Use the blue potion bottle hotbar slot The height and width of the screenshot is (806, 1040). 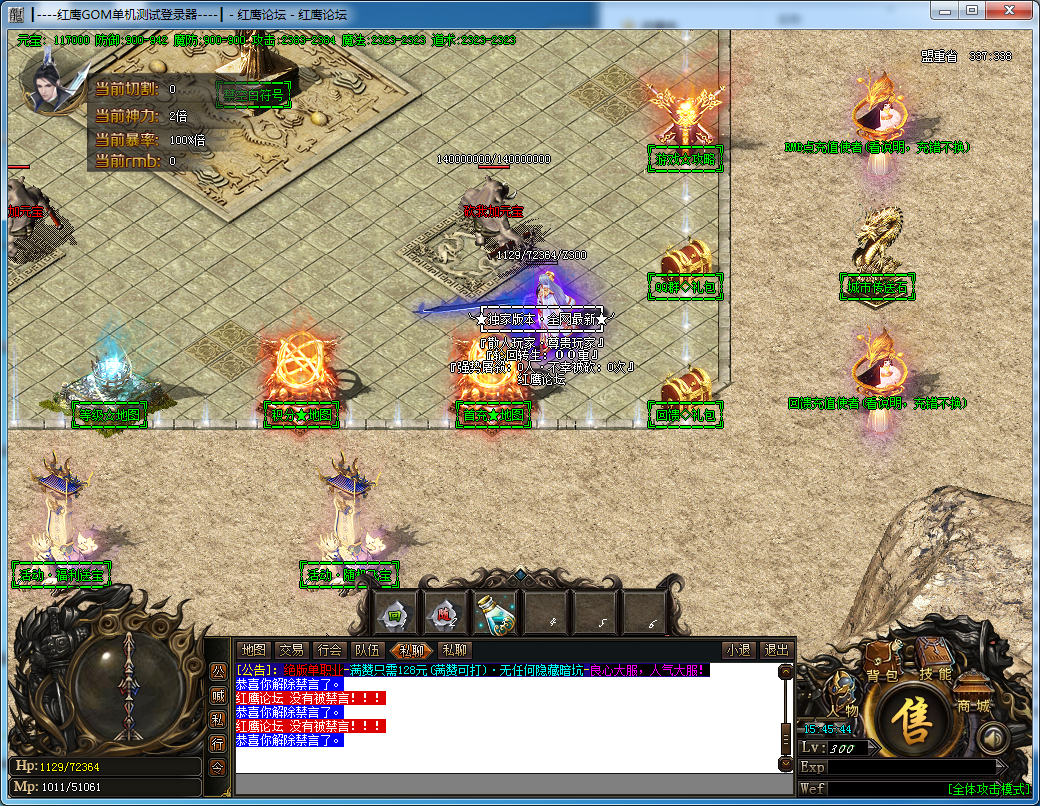[494, 612]
